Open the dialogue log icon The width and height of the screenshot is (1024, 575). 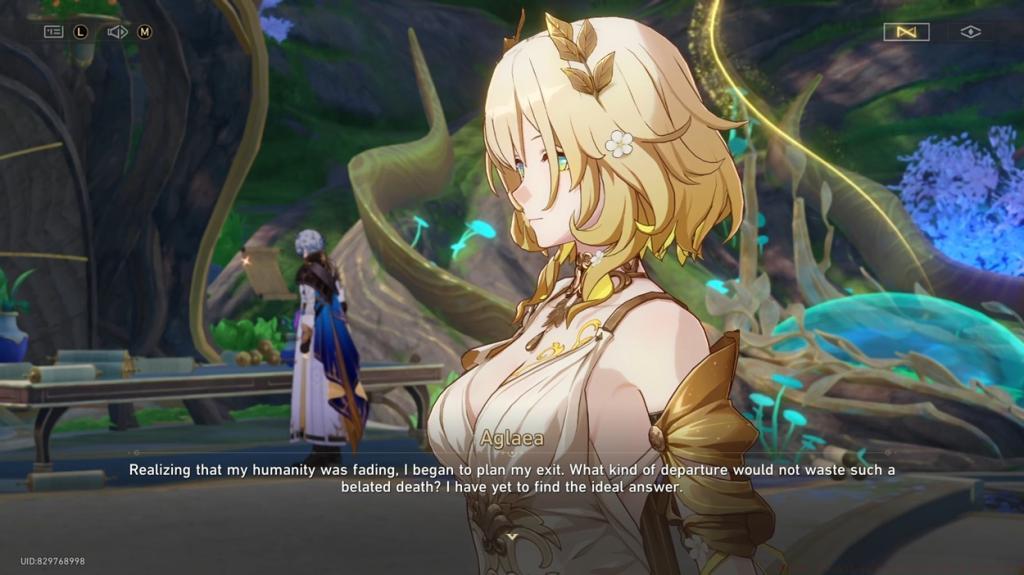pos(54,32)
